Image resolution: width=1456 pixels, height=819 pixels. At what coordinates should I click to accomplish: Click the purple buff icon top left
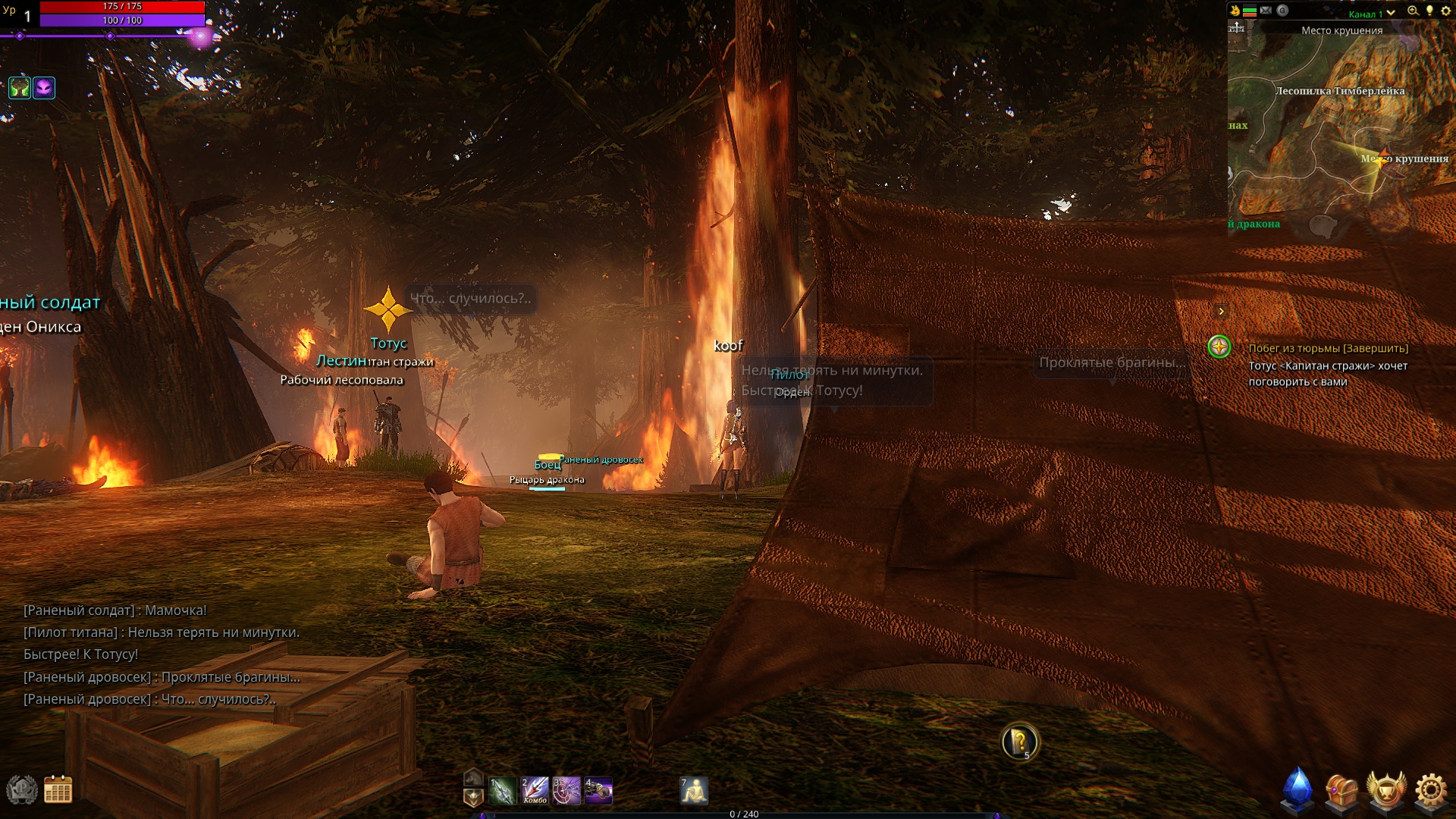pos(44,88)
